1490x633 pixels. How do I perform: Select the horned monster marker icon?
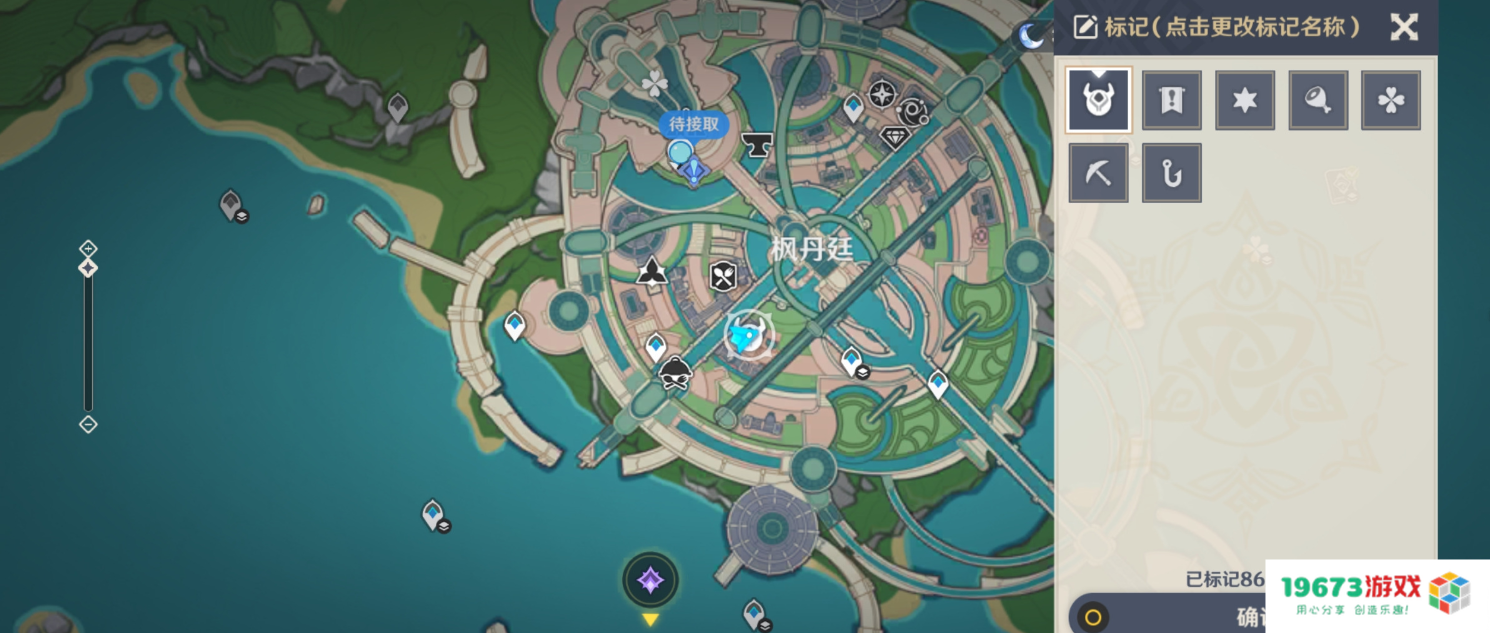click(x=1099, y=100)
